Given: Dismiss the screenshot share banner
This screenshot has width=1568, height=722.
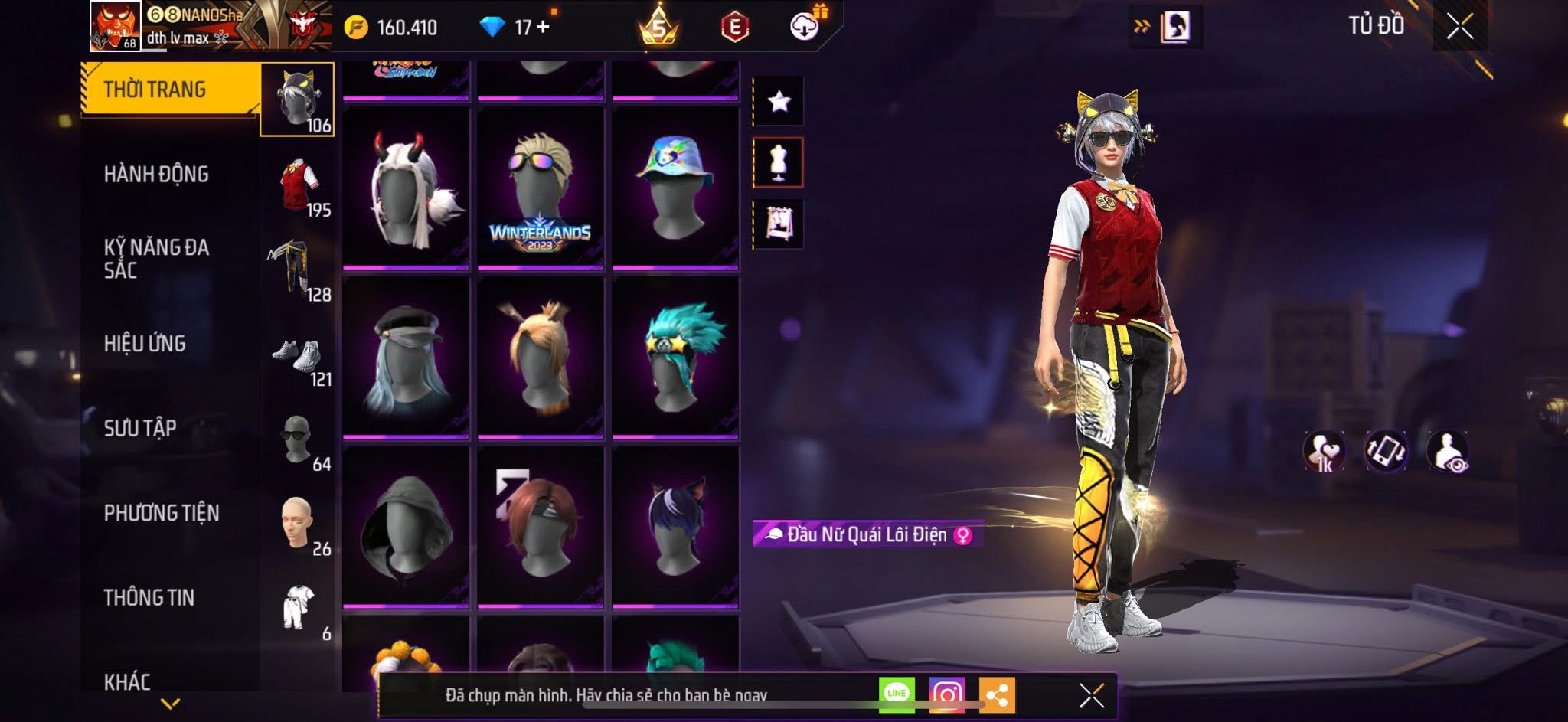Looking at the screenshot, I should click(1091, 695).
